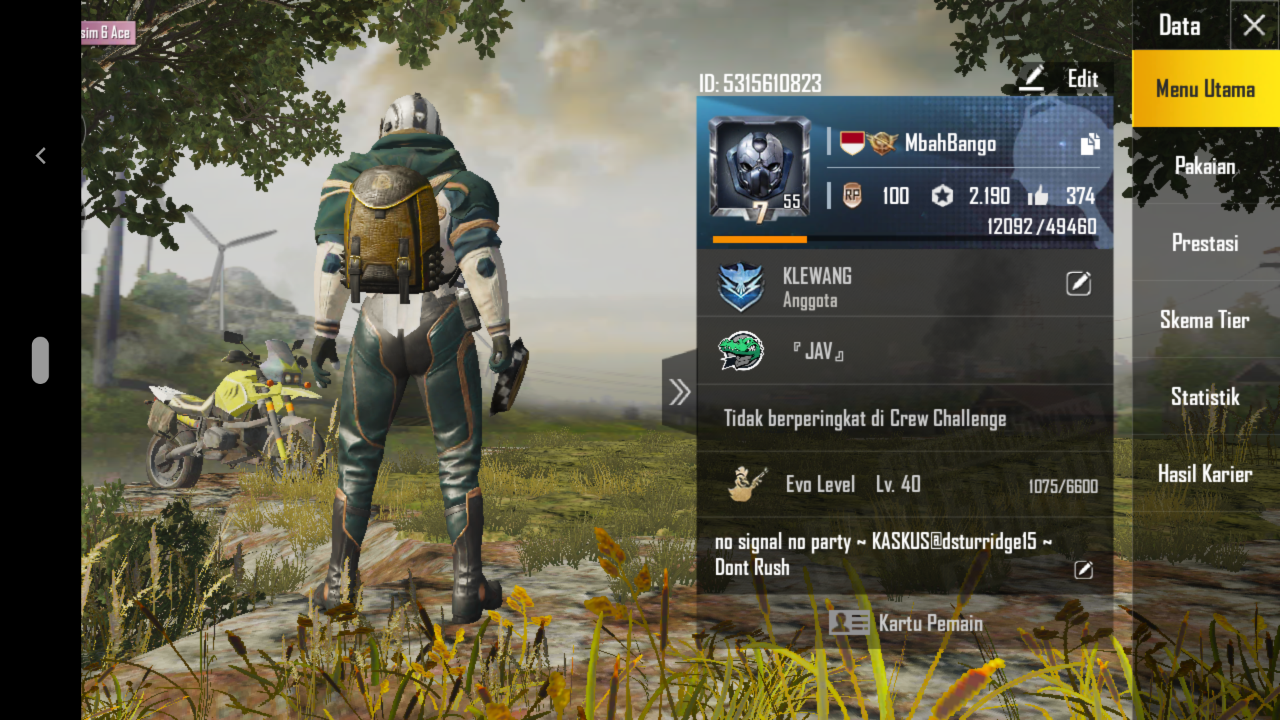The image size is (1280, 720).
Task: Open the JAV crew row
Action: [904, 351]
